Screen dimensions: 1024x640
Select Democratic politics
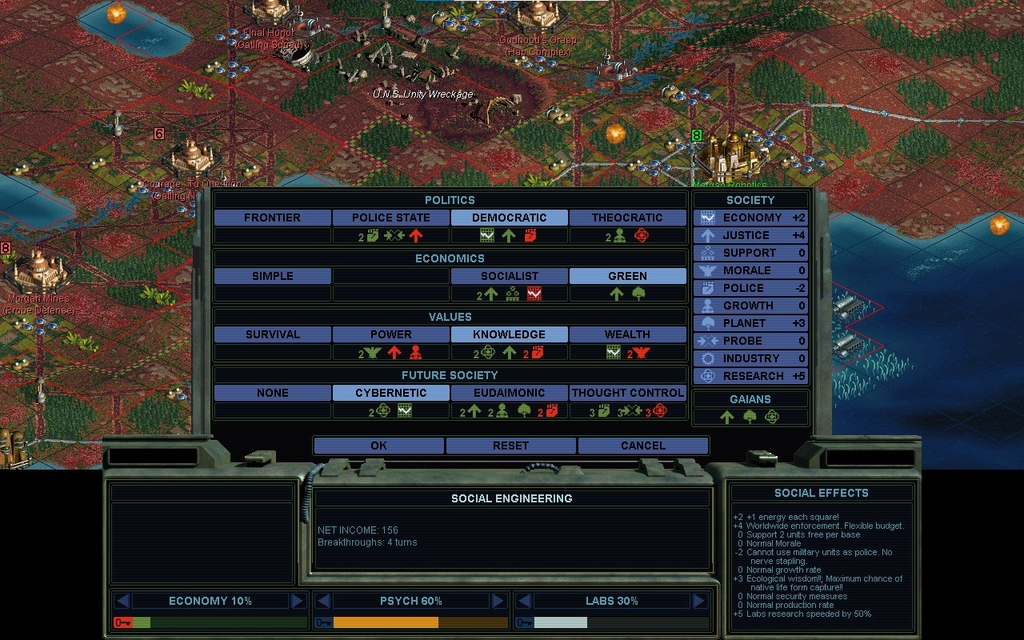point(509,218)
